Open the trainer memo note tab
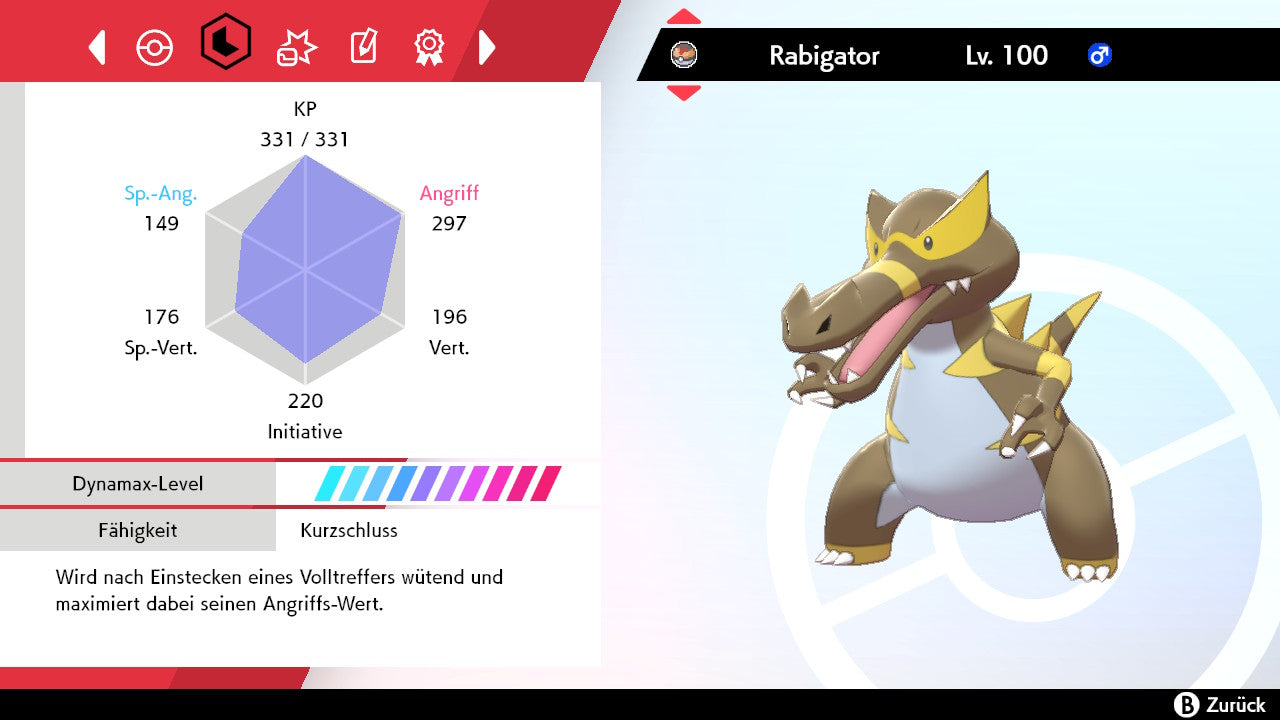Viewport: 1280px width, 720px height. click(363, 47)
